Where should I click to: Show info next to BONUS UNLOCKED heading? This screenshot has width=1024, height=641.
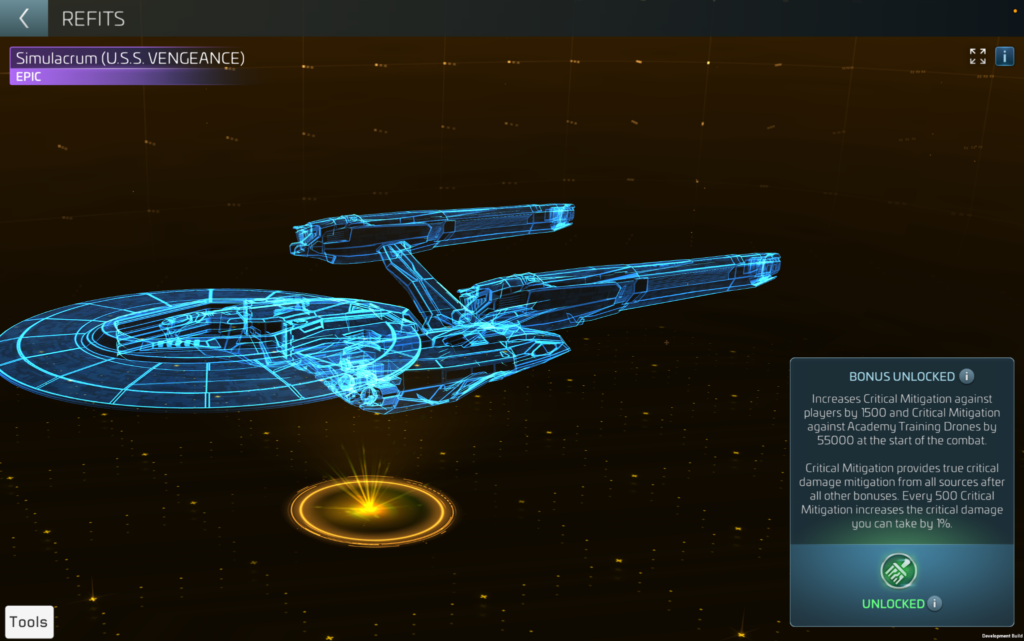[x=966, y=377]
